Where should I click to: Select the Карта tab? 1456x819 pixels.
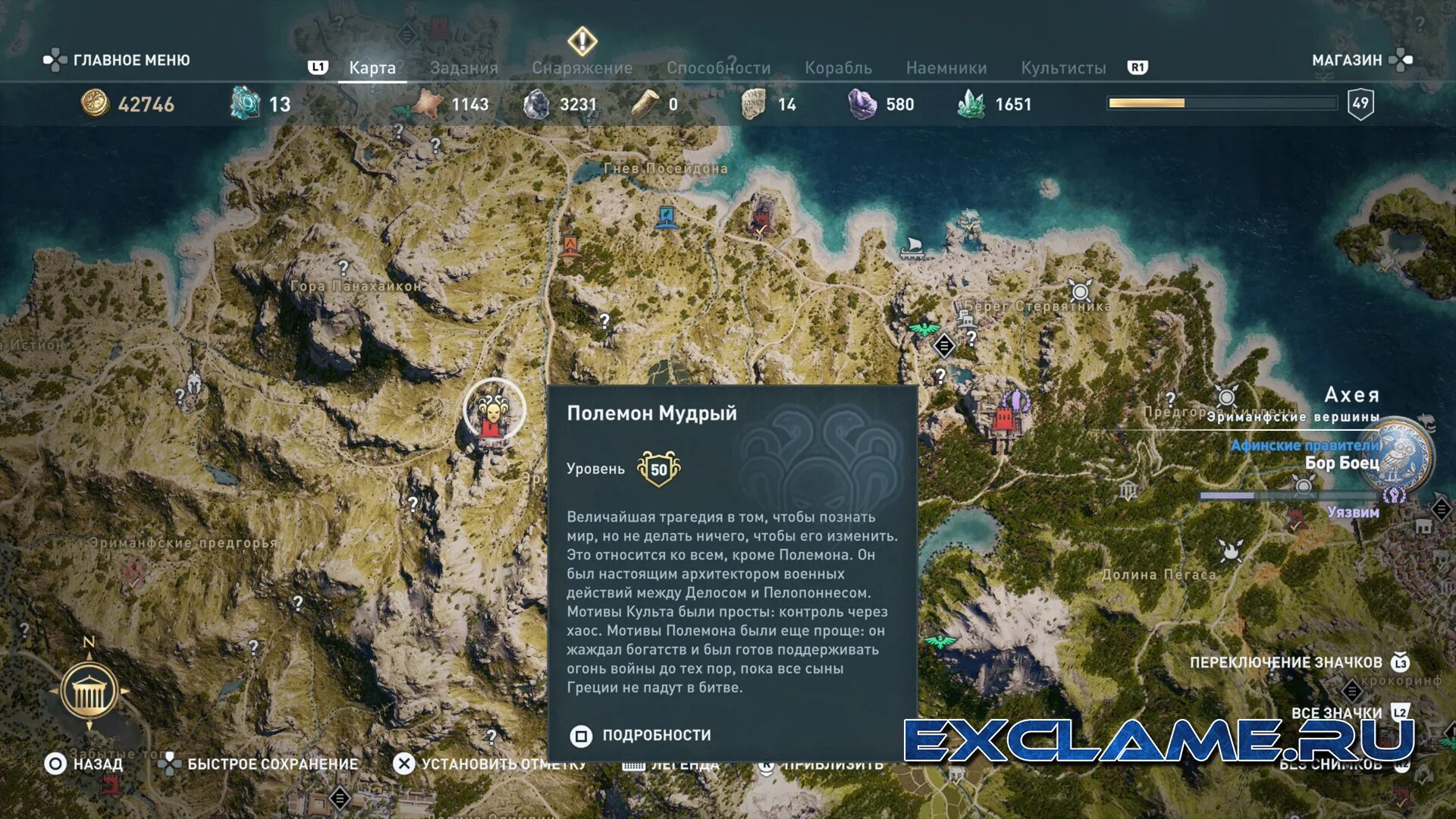coord(372,68)
